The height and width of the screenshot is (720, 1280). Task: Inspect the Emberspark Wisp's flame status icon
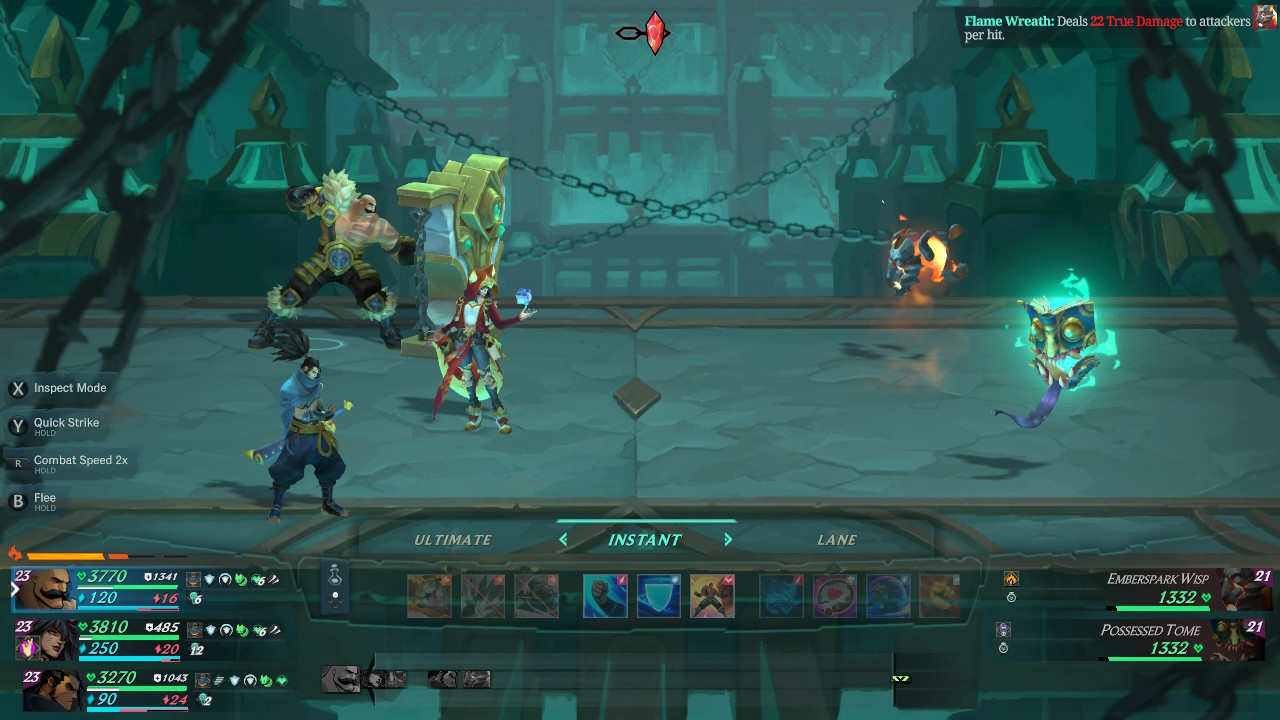click(1011, 578)
